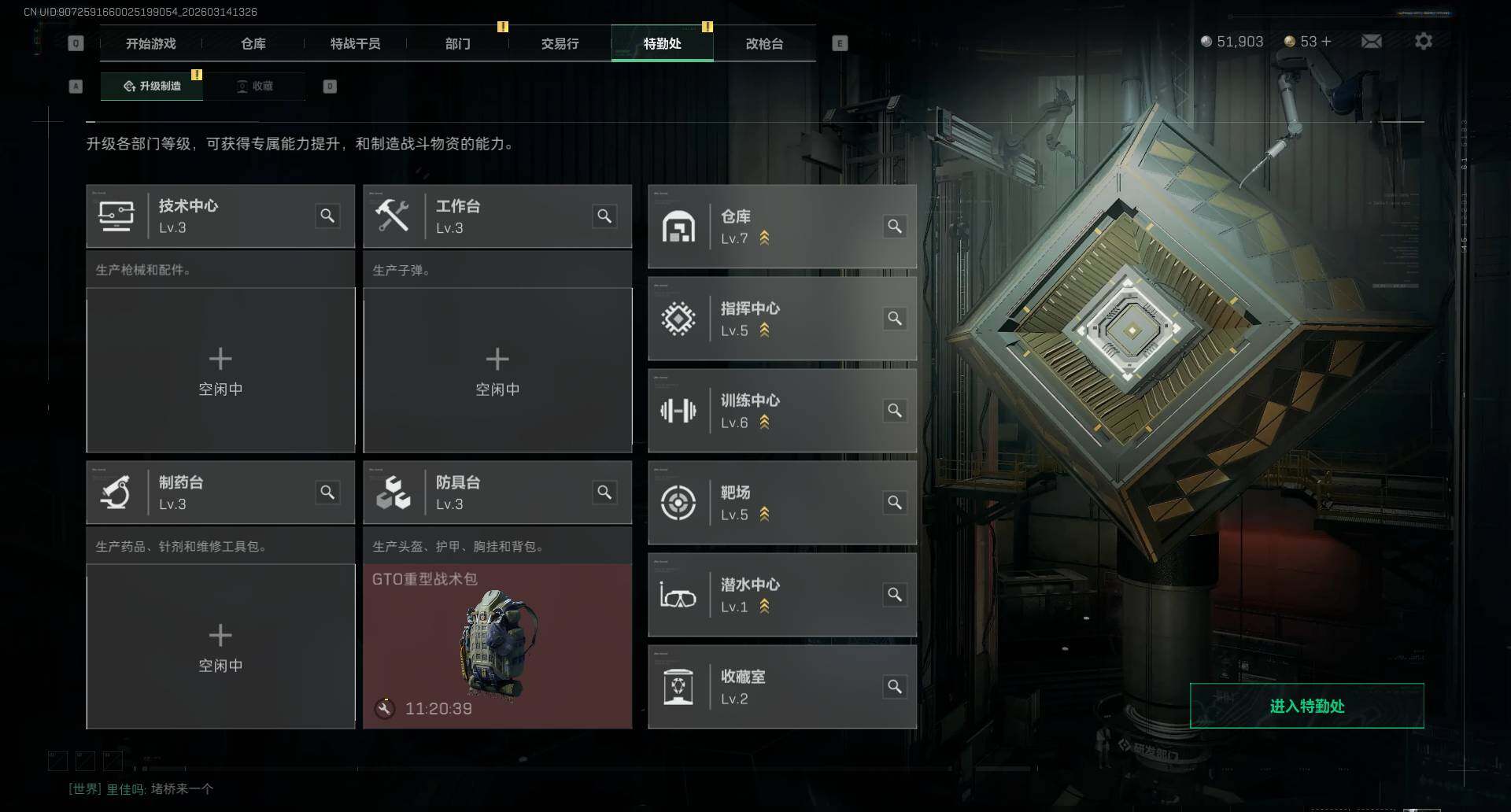The width and height of the screenshot is (1511, 812).
Task: Open the 指挥中心 Lv.5 department card
Action: coord(781,319)
